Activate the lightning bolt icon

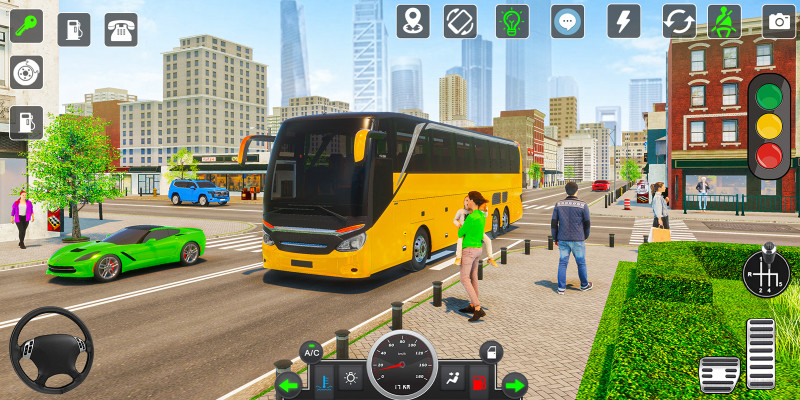click(624, 21)
